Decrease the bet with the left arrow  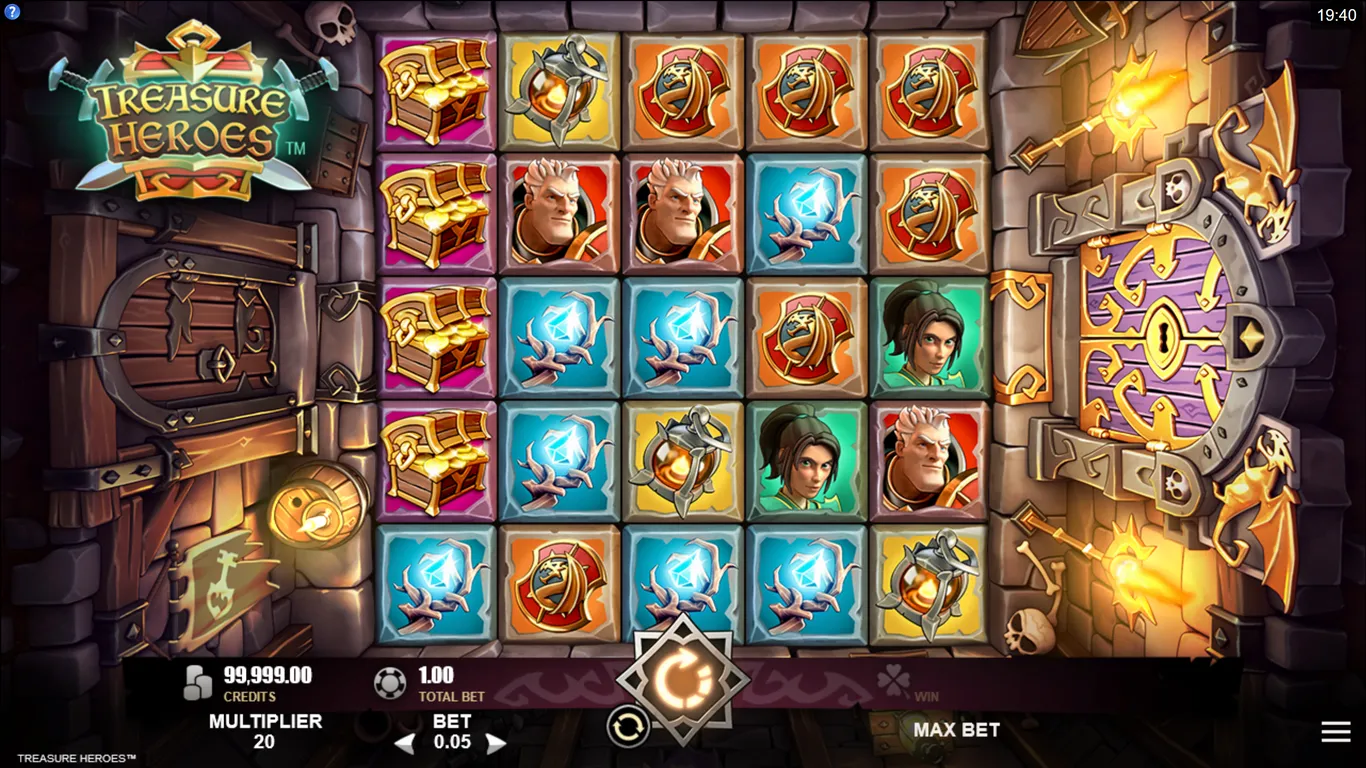point(405,743)
